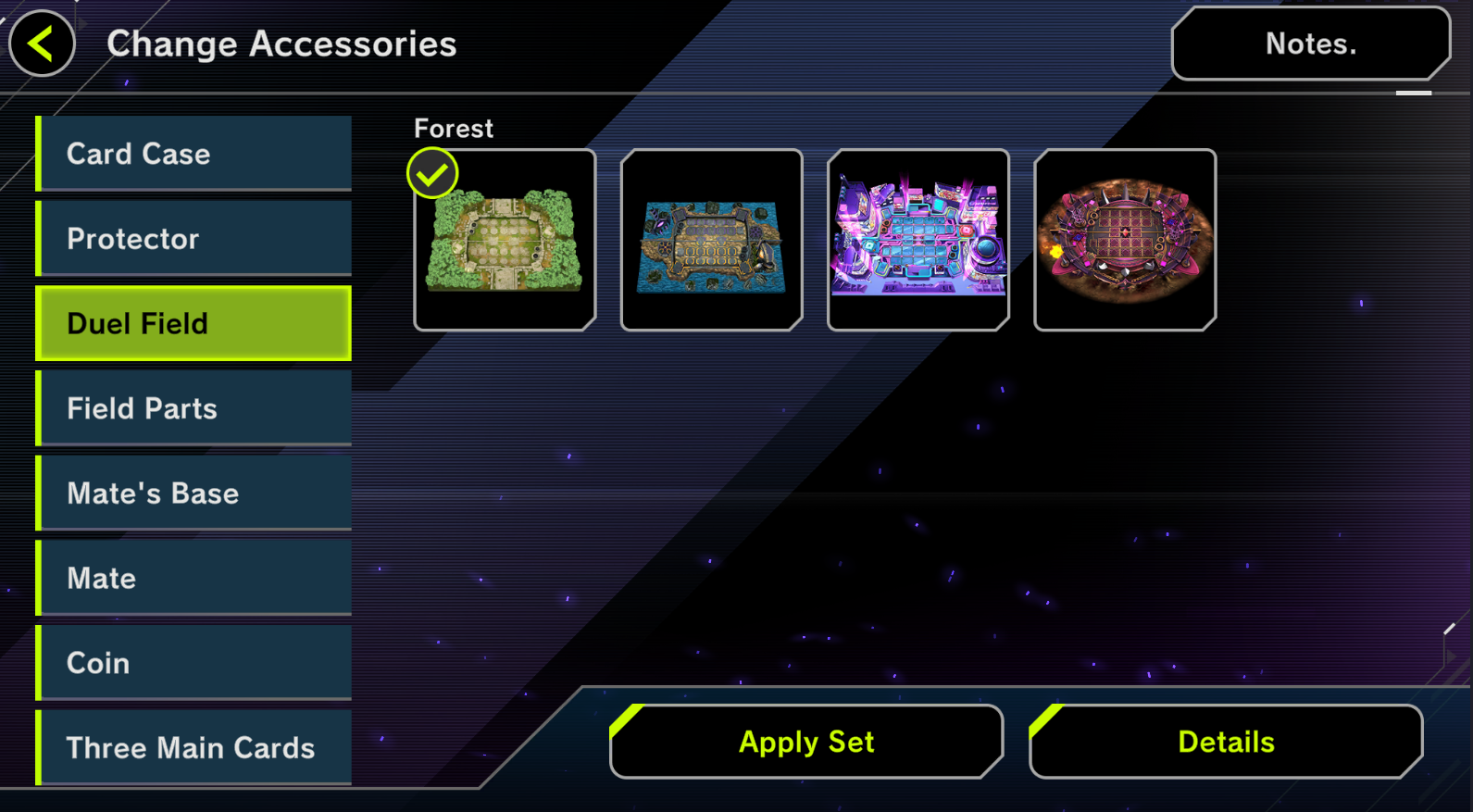
Task: Switch to the Mate category
Action: tap(194, 579)
